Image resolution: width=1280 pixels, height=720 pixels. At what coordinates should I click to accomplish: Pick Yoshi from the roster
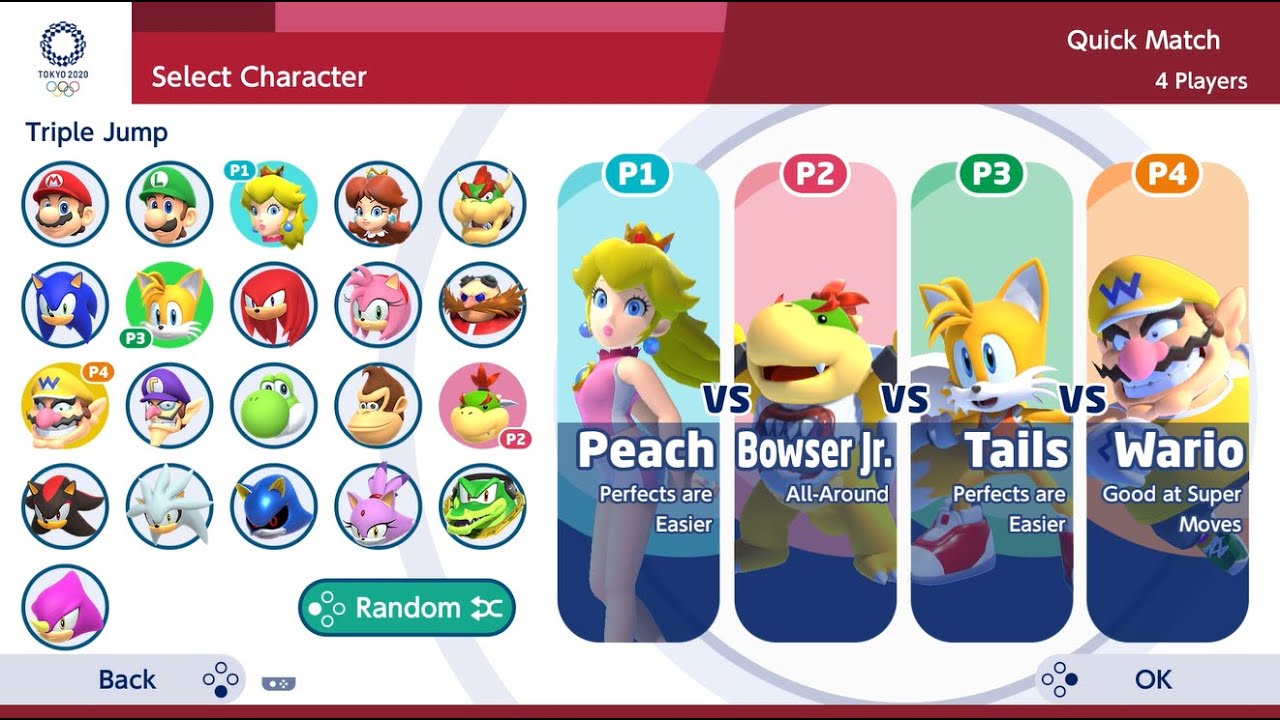coord(274,406)
